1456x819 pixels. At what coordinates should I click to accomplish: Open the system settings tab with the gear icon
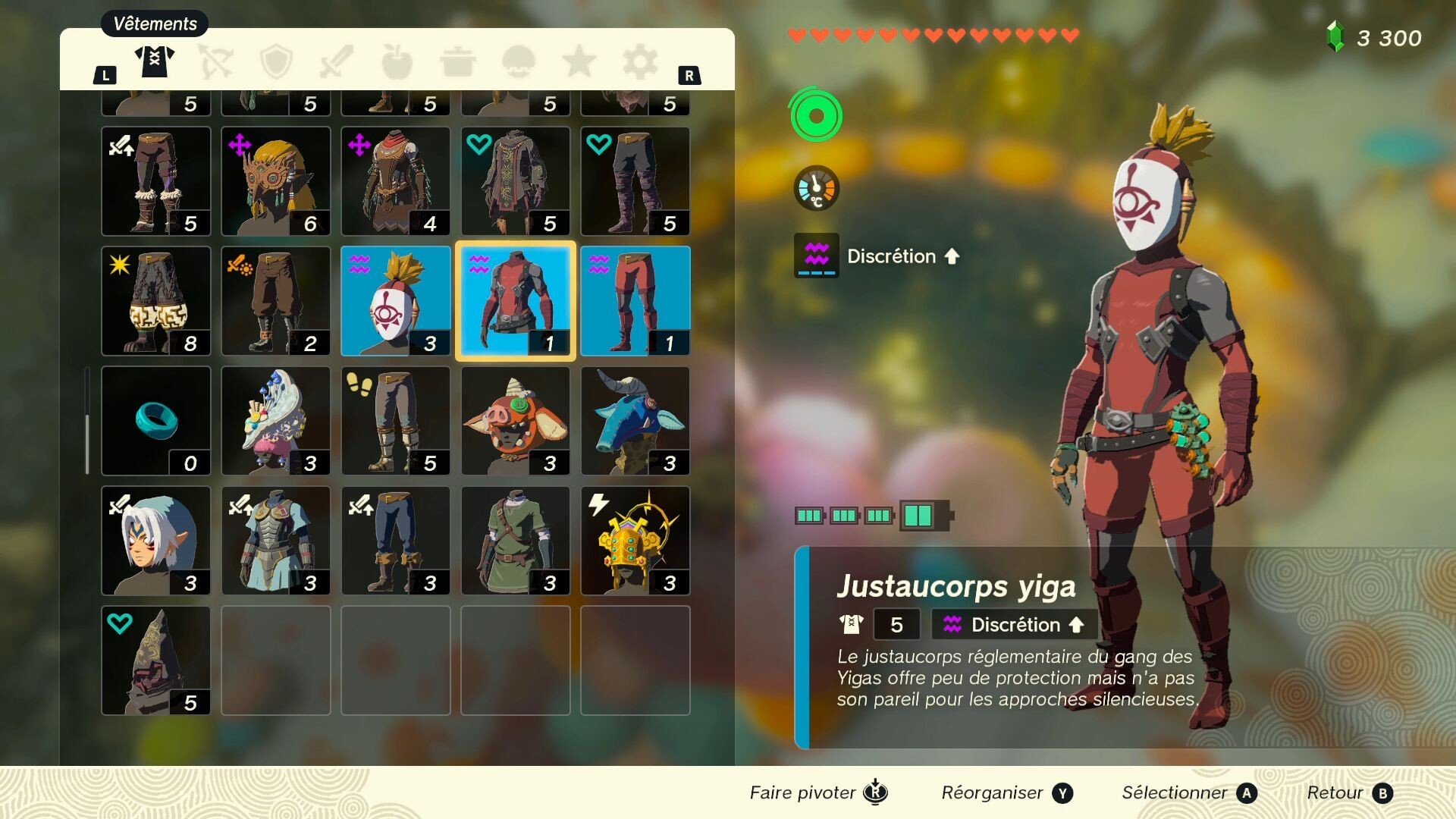[639, 62]
